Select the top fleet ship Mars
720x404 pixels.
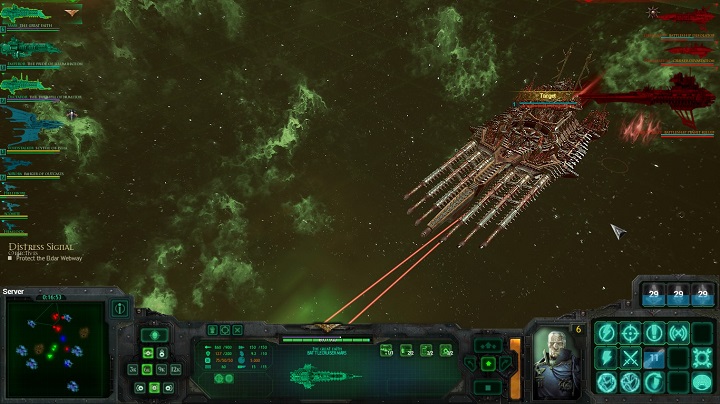click(x=30, y=17)
